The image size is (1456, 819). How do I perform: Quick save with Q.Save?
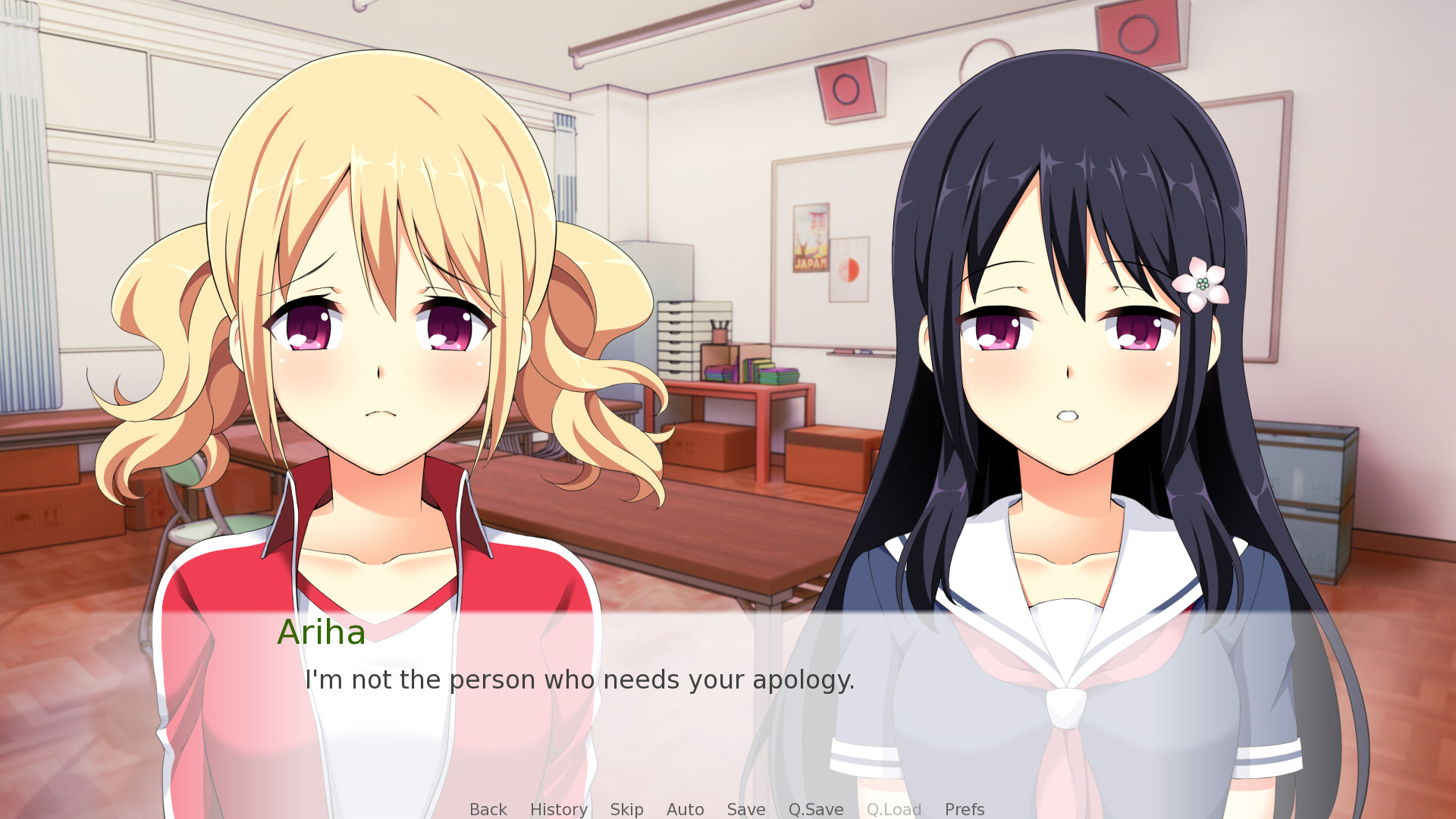click(815, 809)
